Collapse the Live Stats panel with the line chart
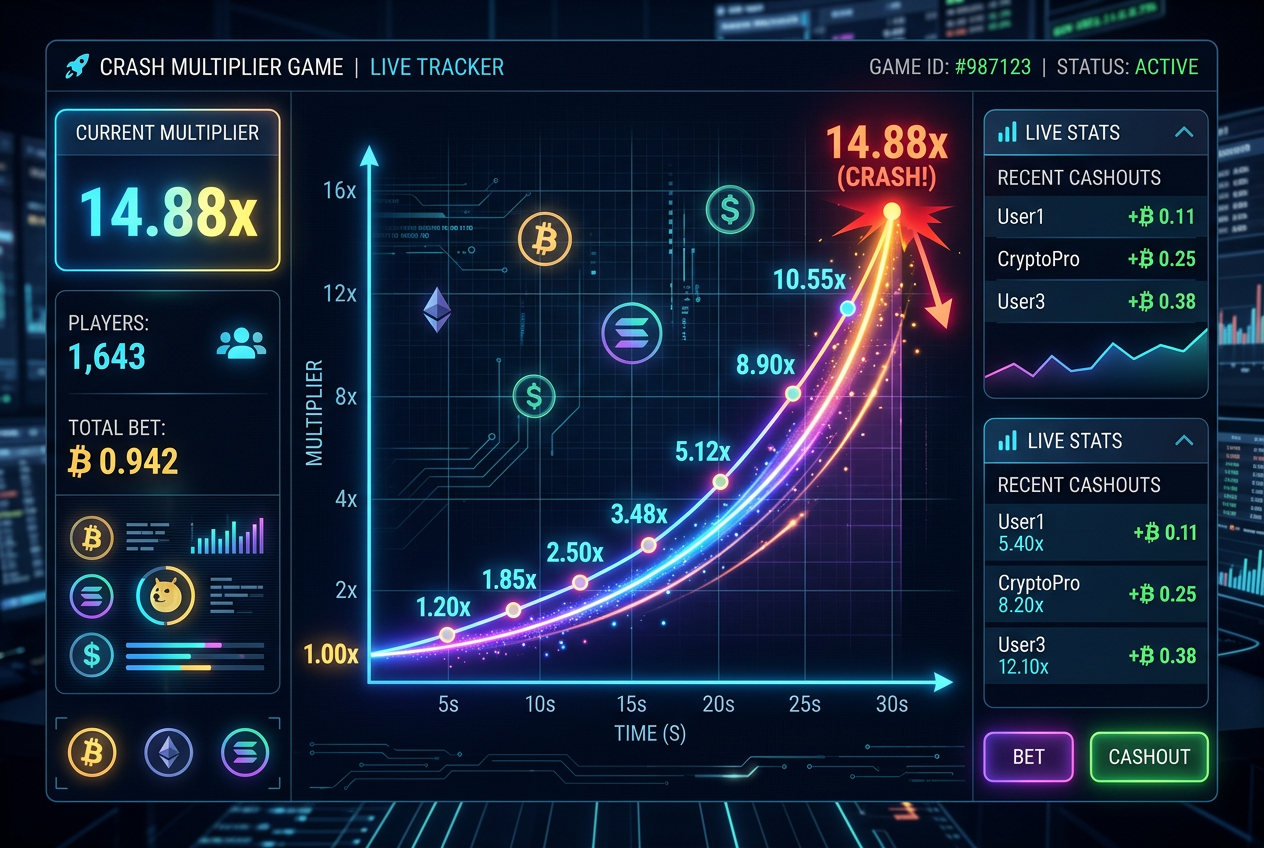Screen dimensions: 1264x848 point(1184,132)
